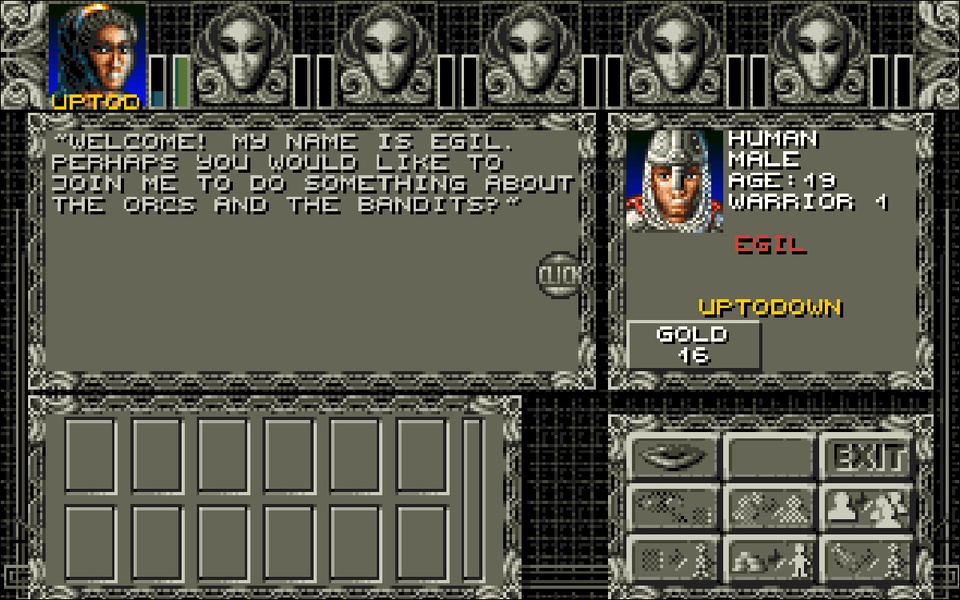Choose the lips icon to talk
The image size is (960, 600).
point(673,458)
